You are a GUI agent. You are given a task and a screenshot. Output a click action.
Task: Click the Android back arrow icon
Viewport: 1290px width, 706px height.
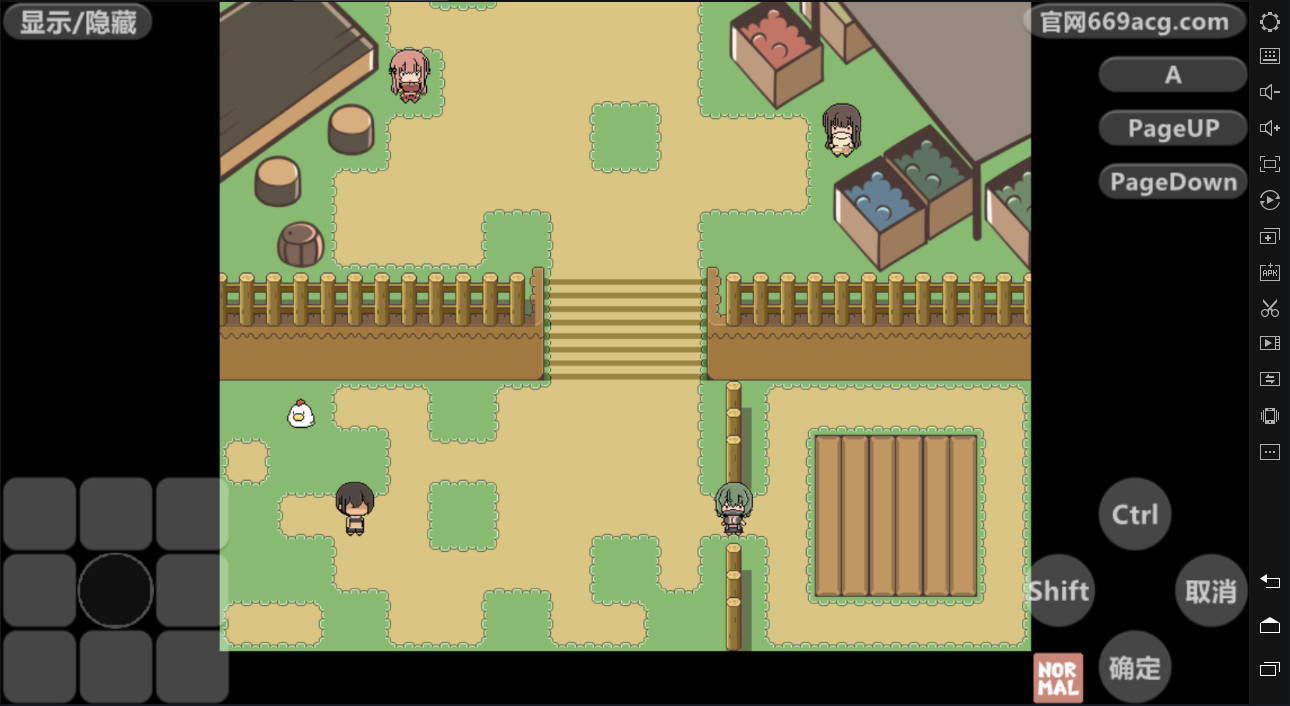(x=1270, y=581)
